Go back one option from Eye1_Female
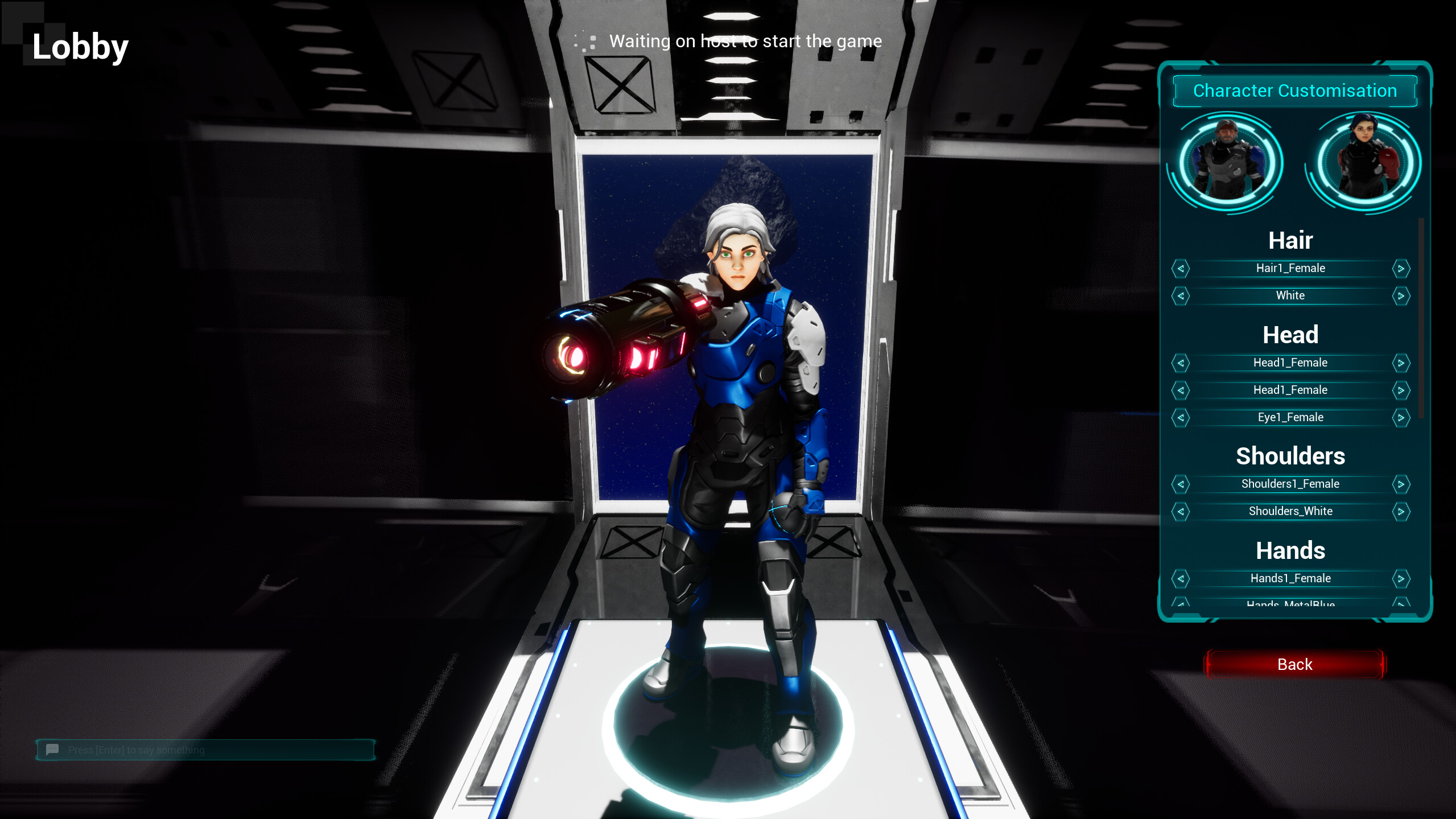The width and height of the screenshot is (1456, 819). [x=1181, y=417]
